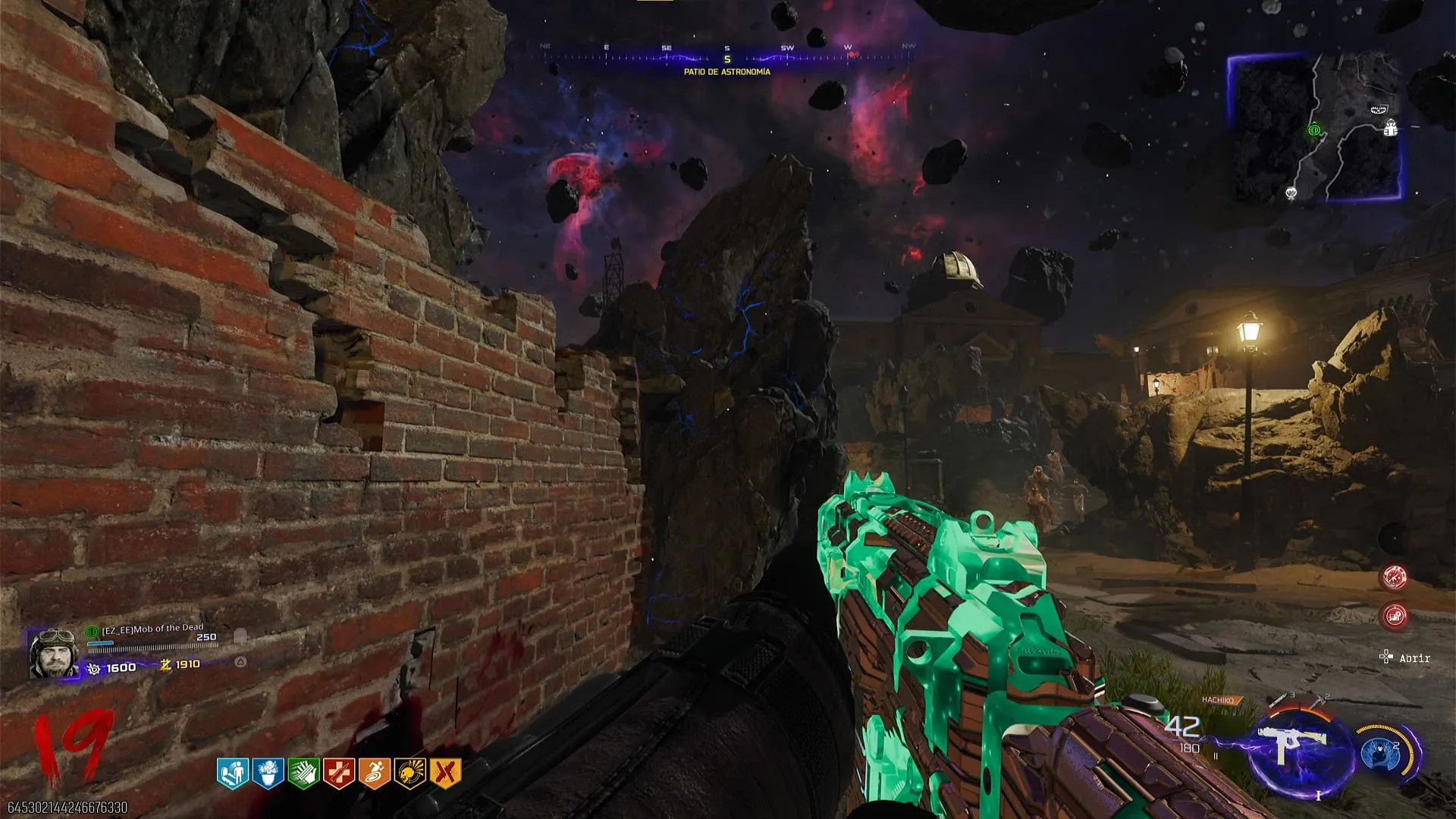Viewport: 1456px width, 819px height.
Task: Click the yellow essence currency icon
Action: [165, 665]
